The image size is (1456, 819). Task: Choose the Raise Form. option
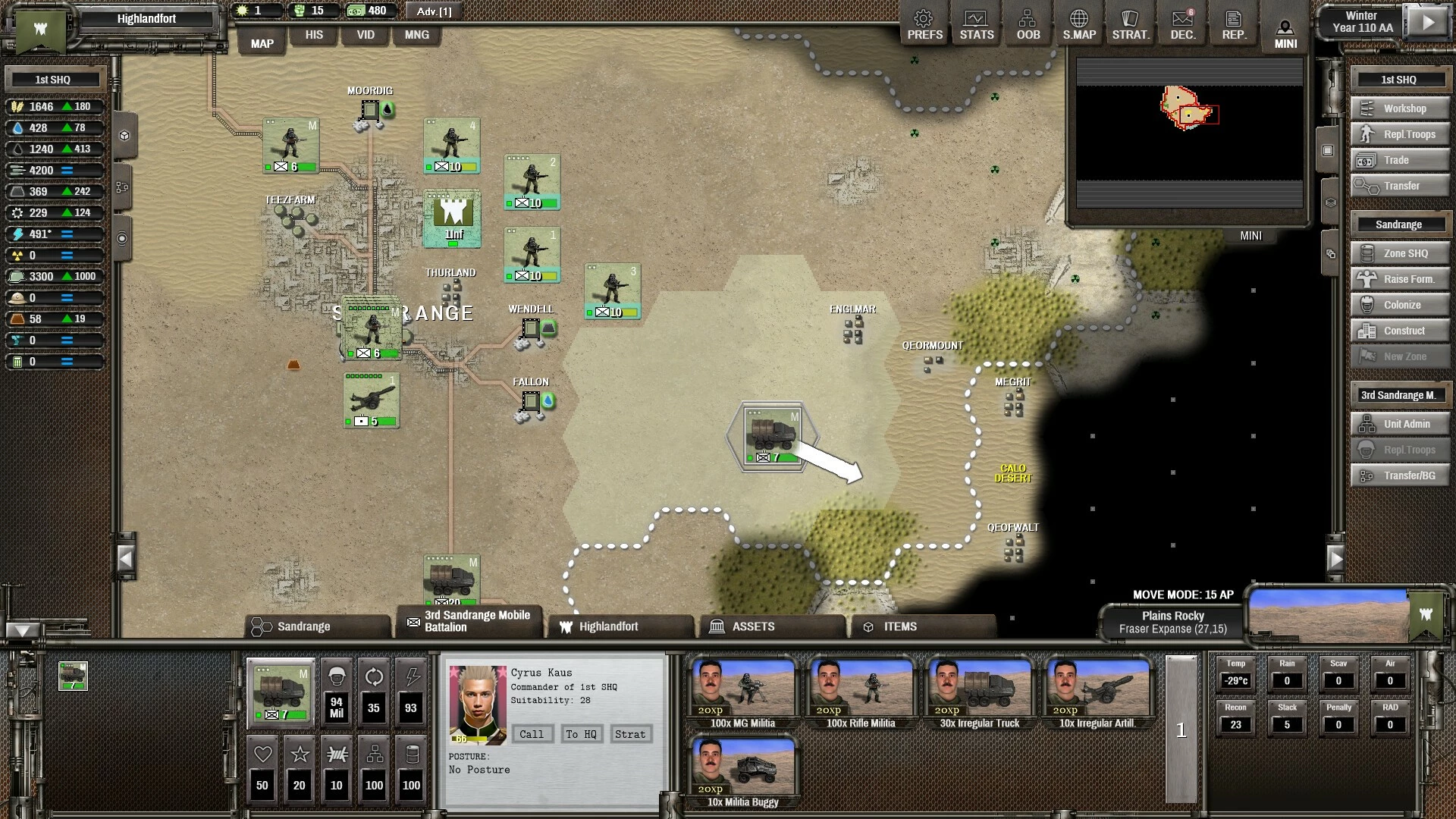click(x=1400, y=279)
